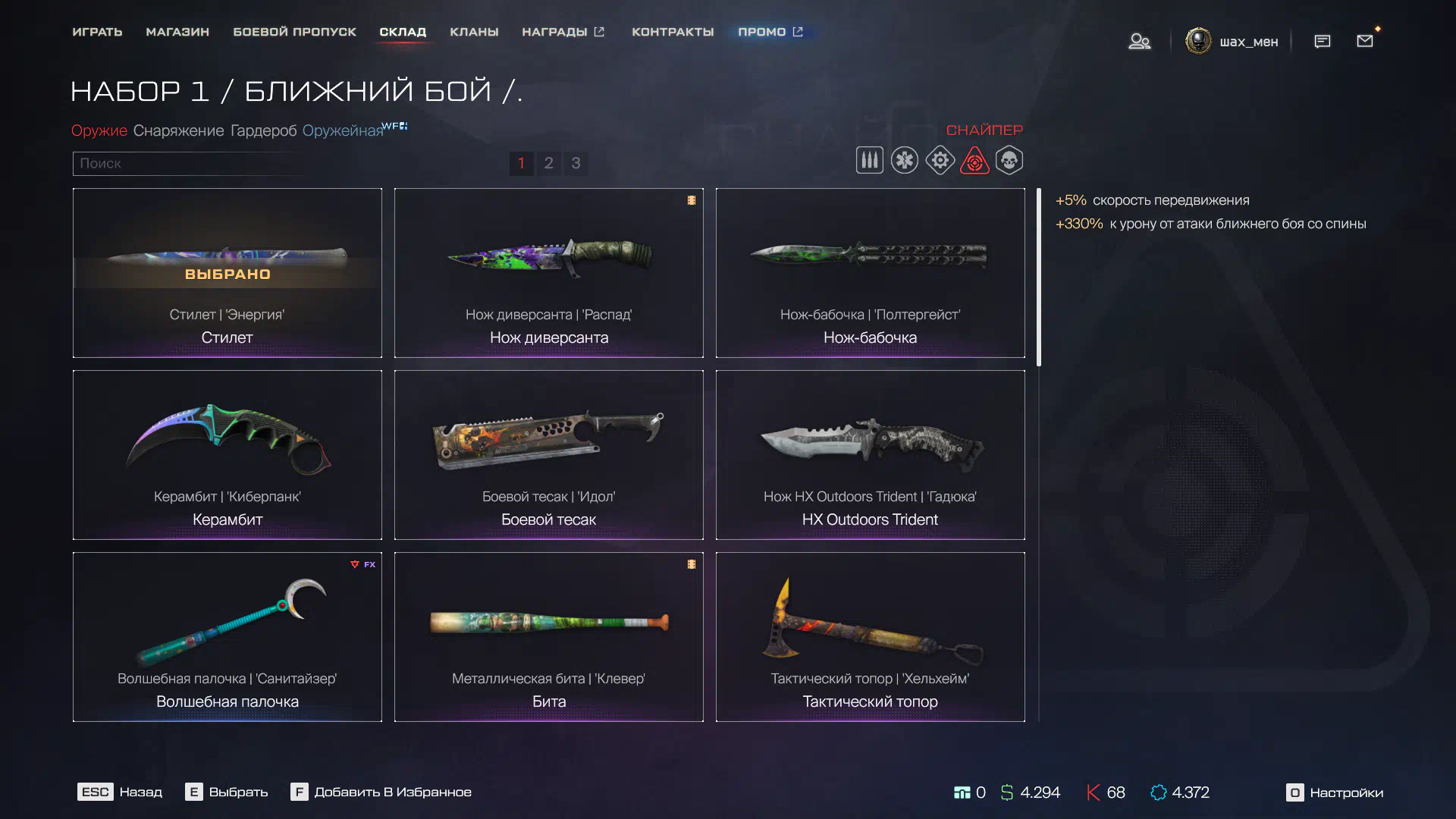Switch to the Снаряжение tab
The width and height of the screenshot is (1456, 819).
pyautogui.click(x=178, y=130)
